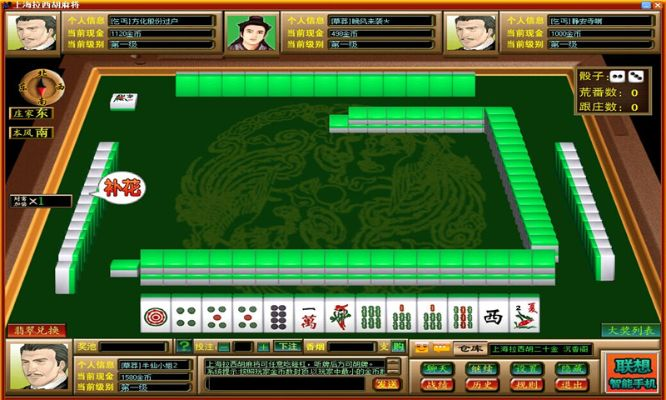666x400 pixels.
Task: Click the 联想智能手机 banner
Action: coord(633,372)
